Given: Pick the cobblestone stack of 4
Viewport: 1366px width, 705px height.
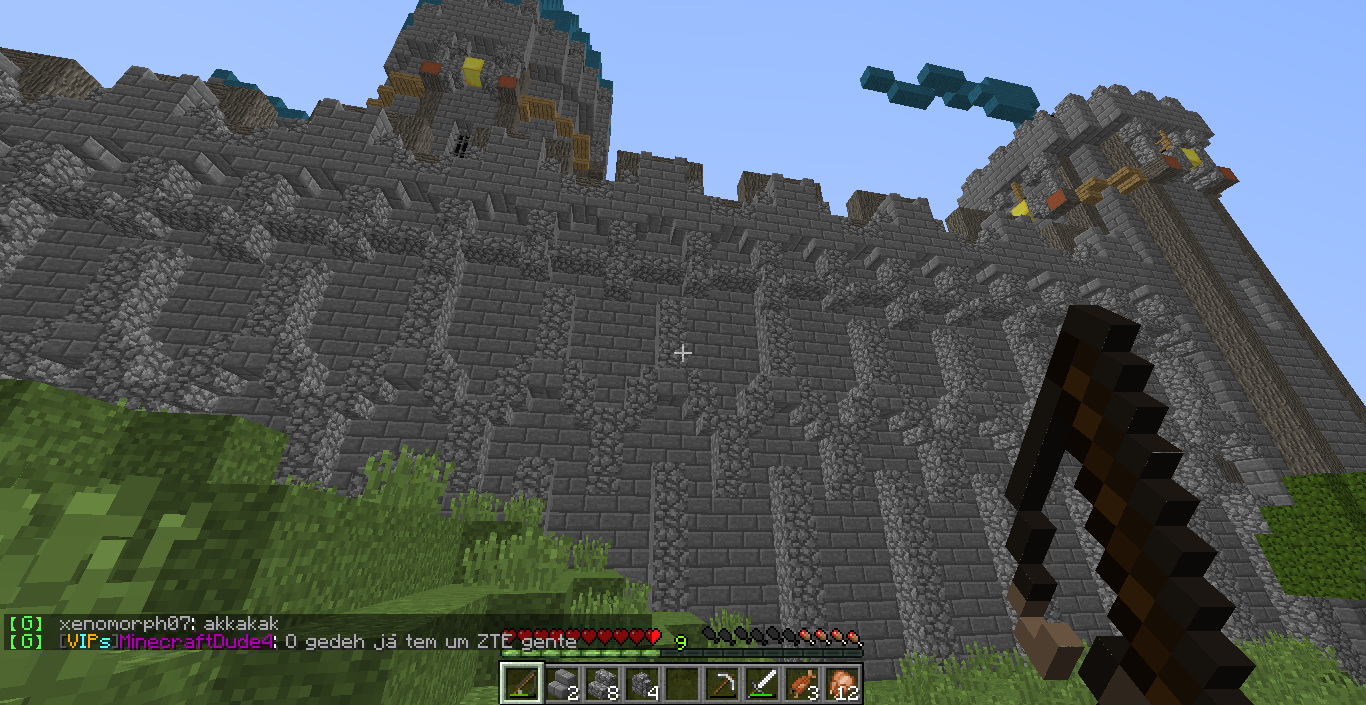Looking at the screenshot, I should 642,683.
